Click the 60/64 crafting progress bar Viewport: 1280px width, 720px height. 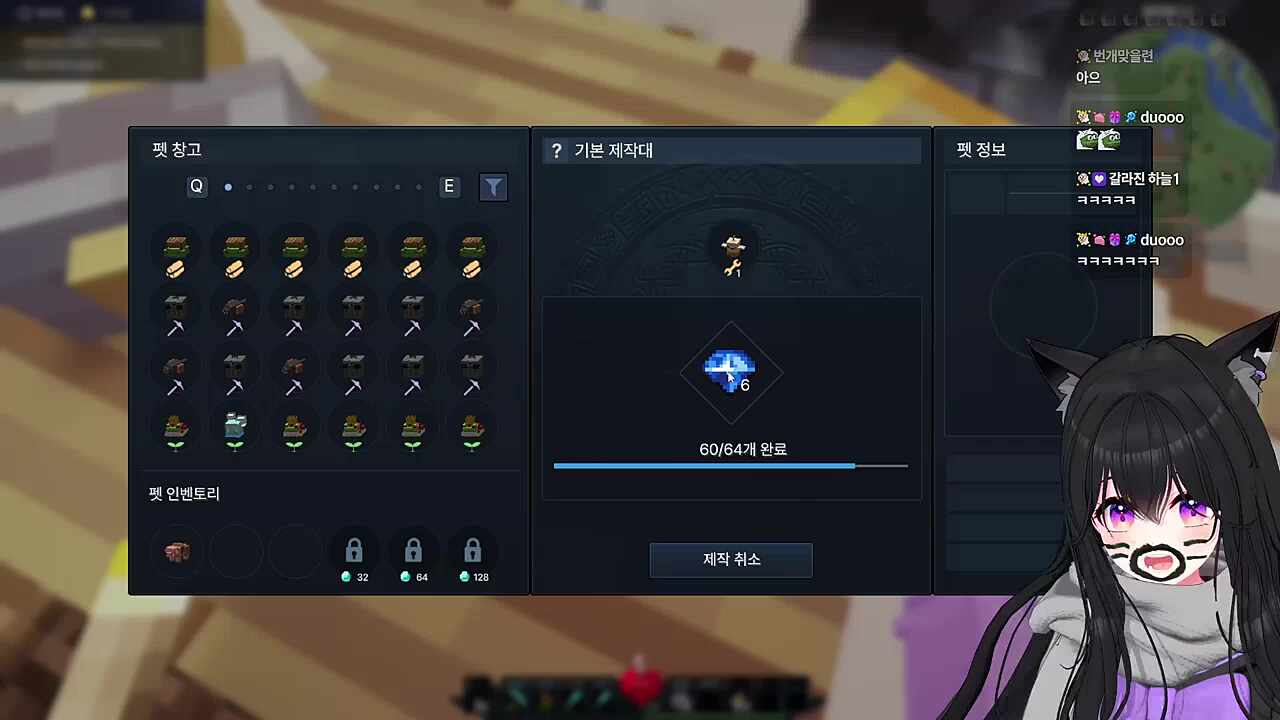tap(730, 465)
